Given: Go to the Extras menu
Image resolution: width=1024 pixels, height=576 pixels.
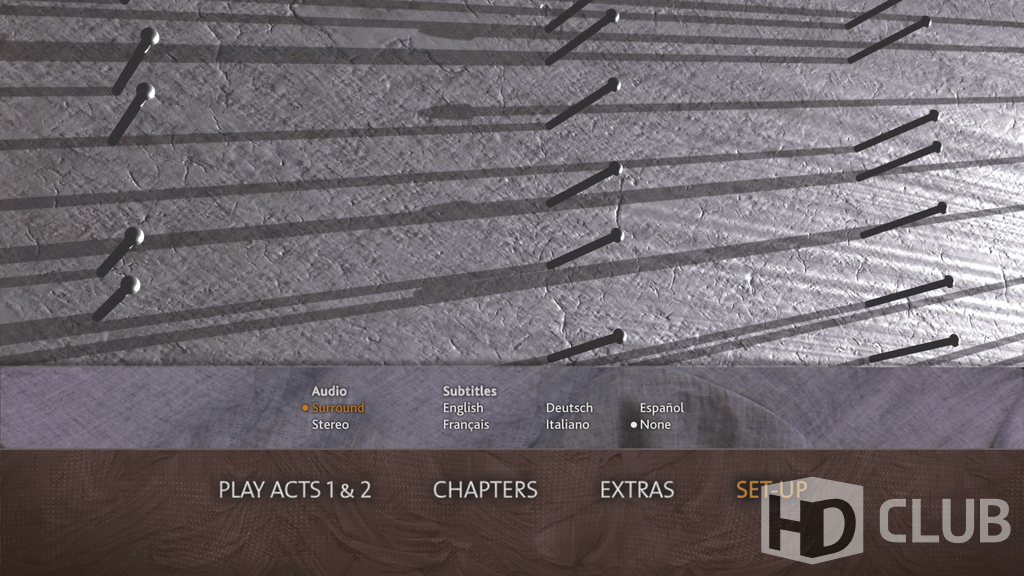Looking at the screenshot, I should (x=637, y=490).
